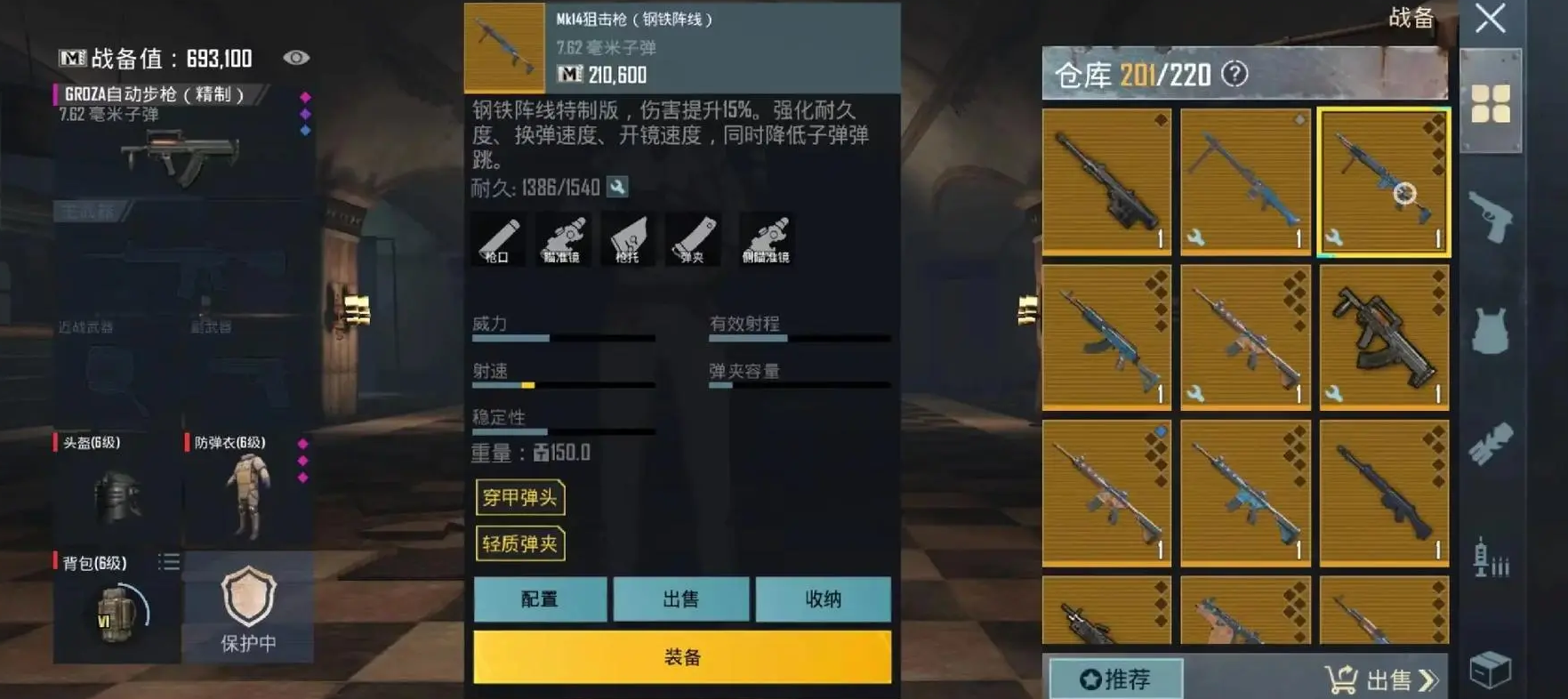
Task: Expand the list icon beside 背包(6级)
Action: point(169,562)
